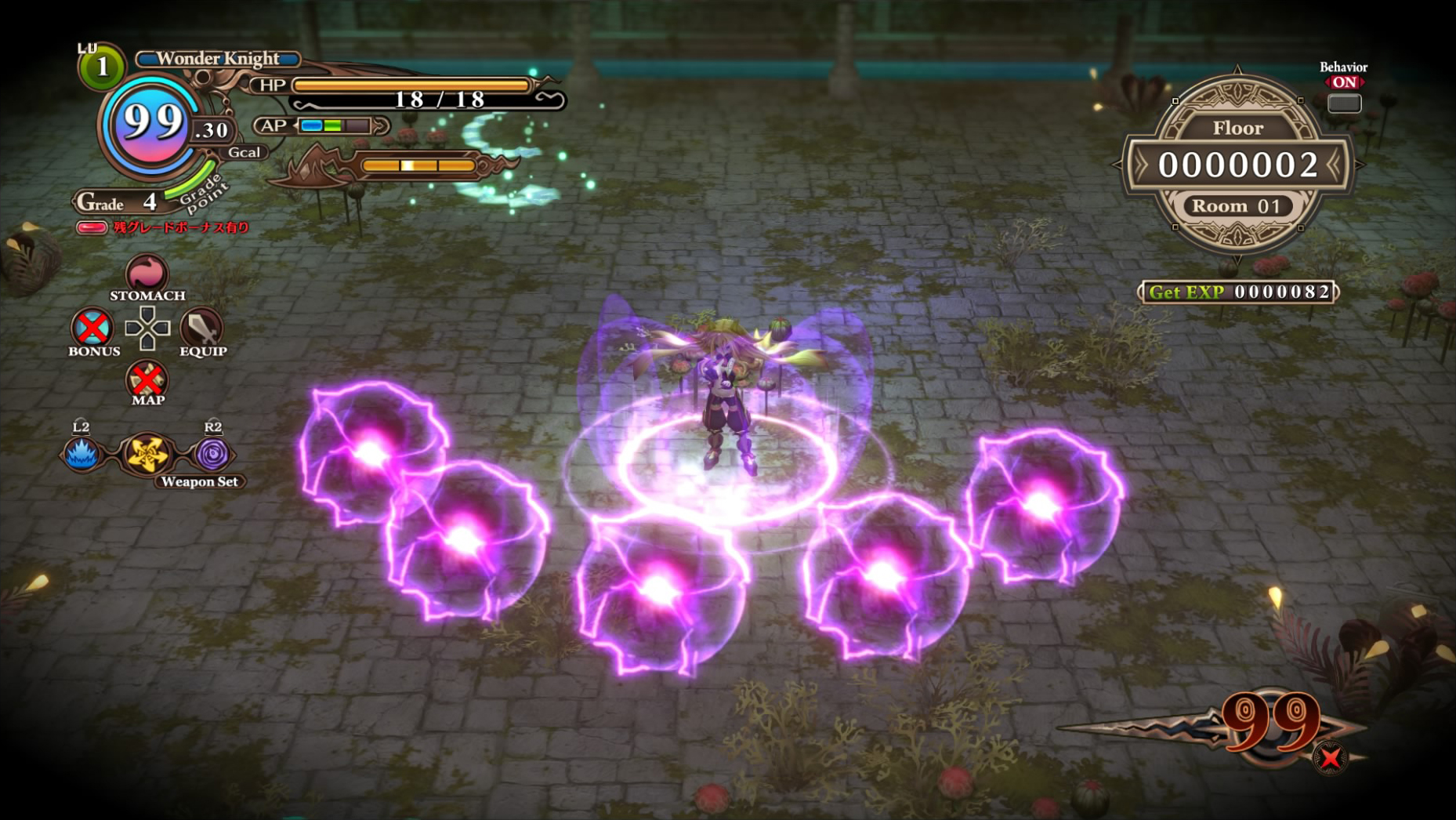The height and width of the screenshot is (820, 1456).
Task: Click the crossed-out Map icon
Action: click(x=147, y=379)
